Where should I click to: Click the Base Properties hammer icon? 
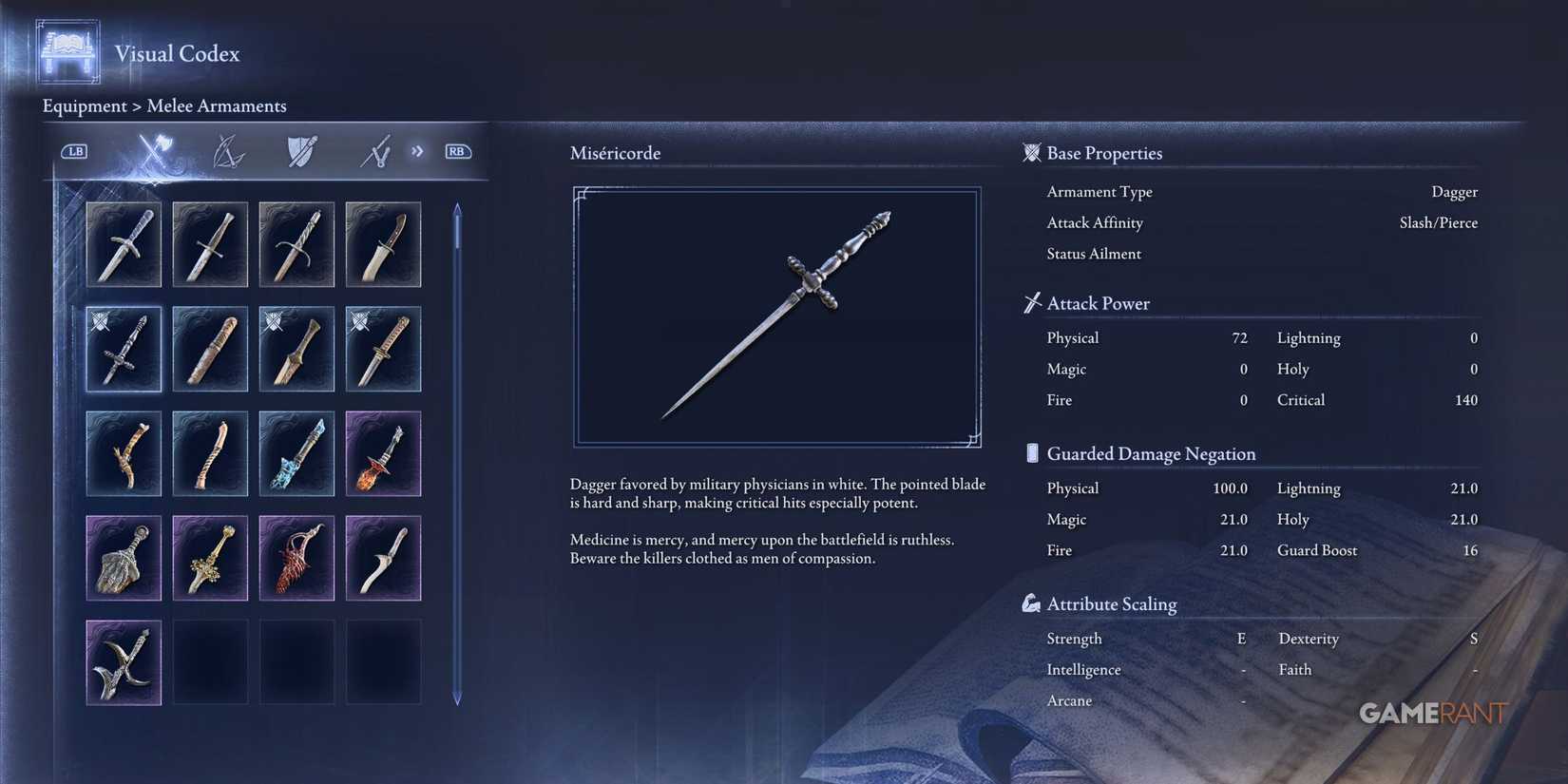click(x=1030, y=152)
